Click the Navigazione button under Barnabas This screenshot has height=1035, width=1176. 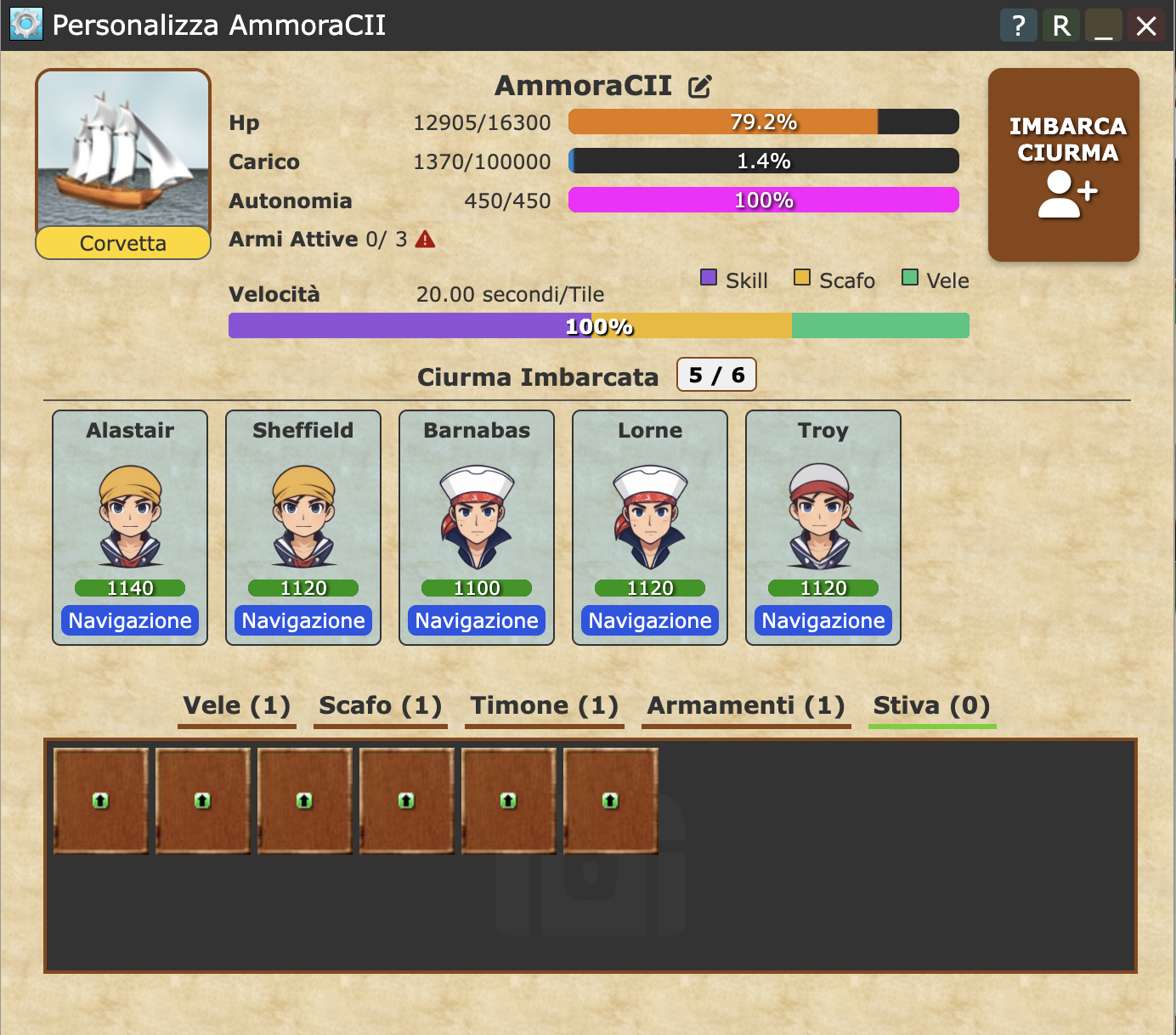click(x=476, y=620)
